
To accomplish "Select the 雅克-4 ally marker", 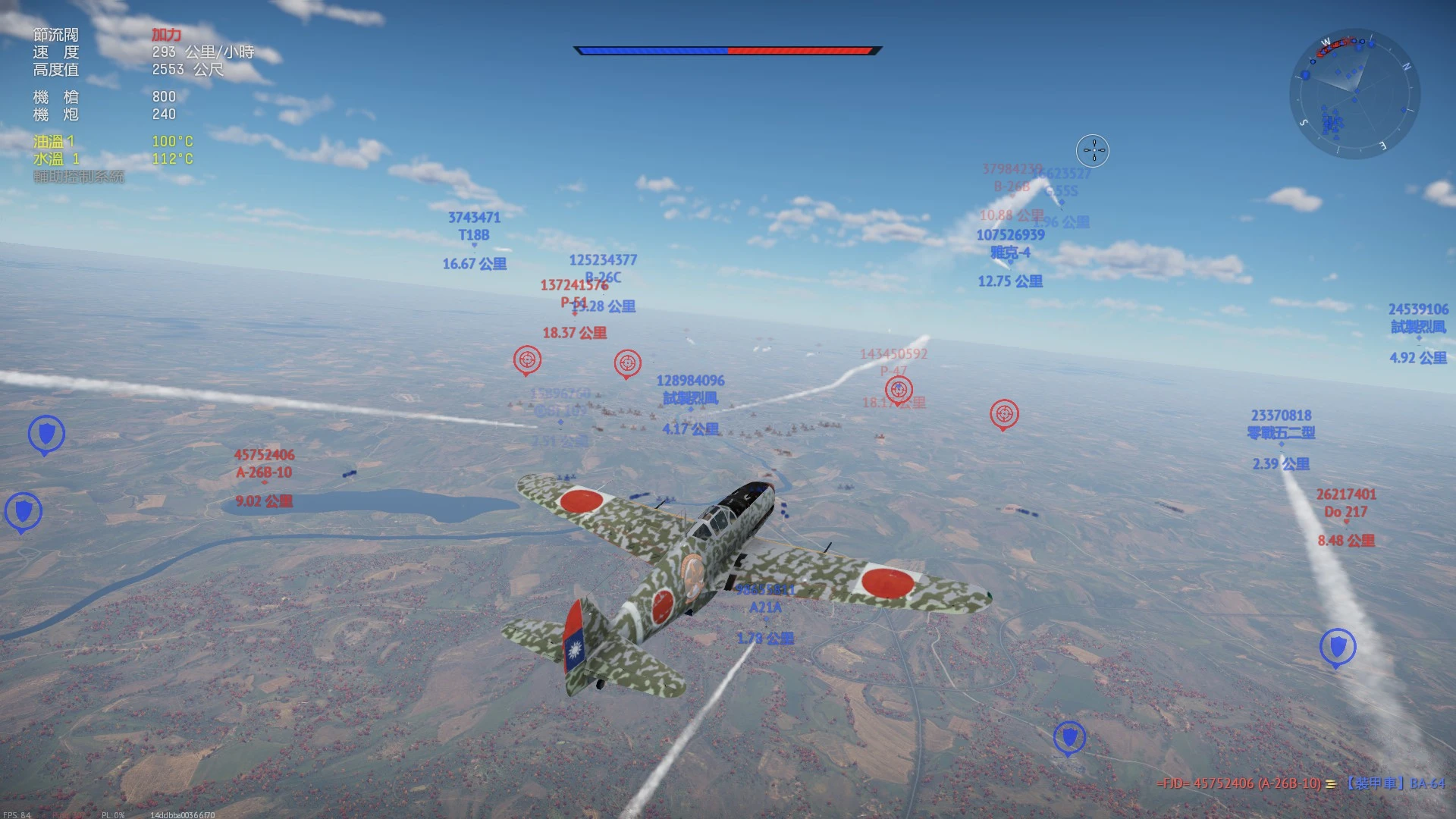I will pyautogui.click(x=1010, y=253).
